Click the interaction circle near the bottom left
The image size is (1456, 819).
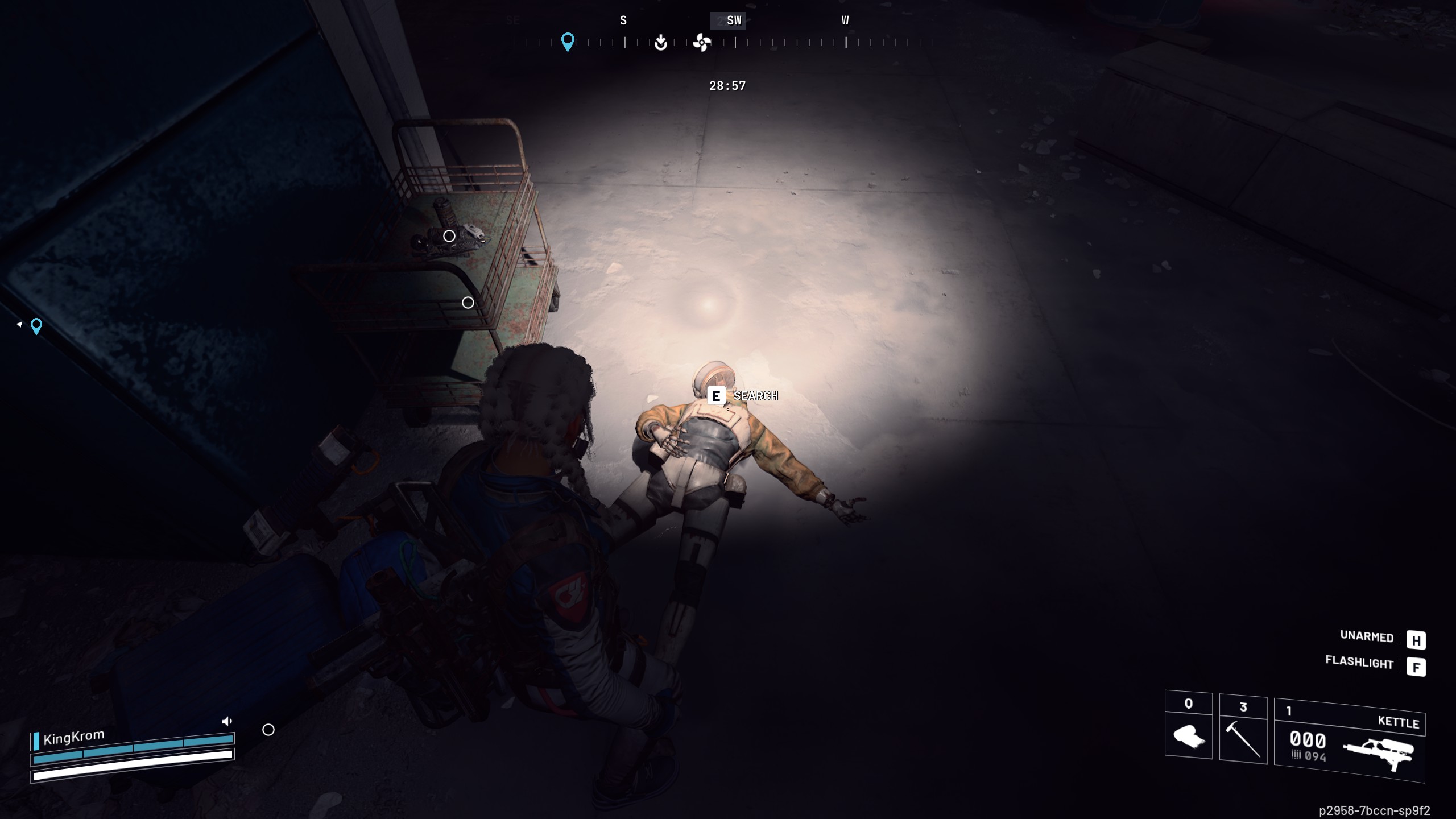click(x=267, y=729)
